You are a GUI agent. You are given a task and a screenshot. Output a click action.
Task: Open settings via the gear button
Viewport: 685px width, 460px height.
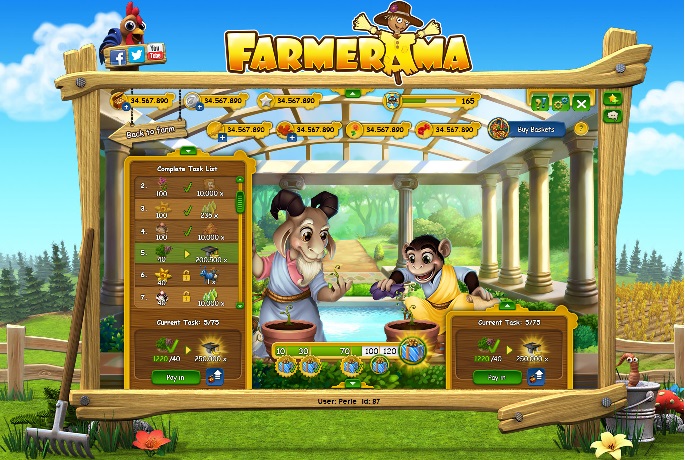(x=559, y=101)
